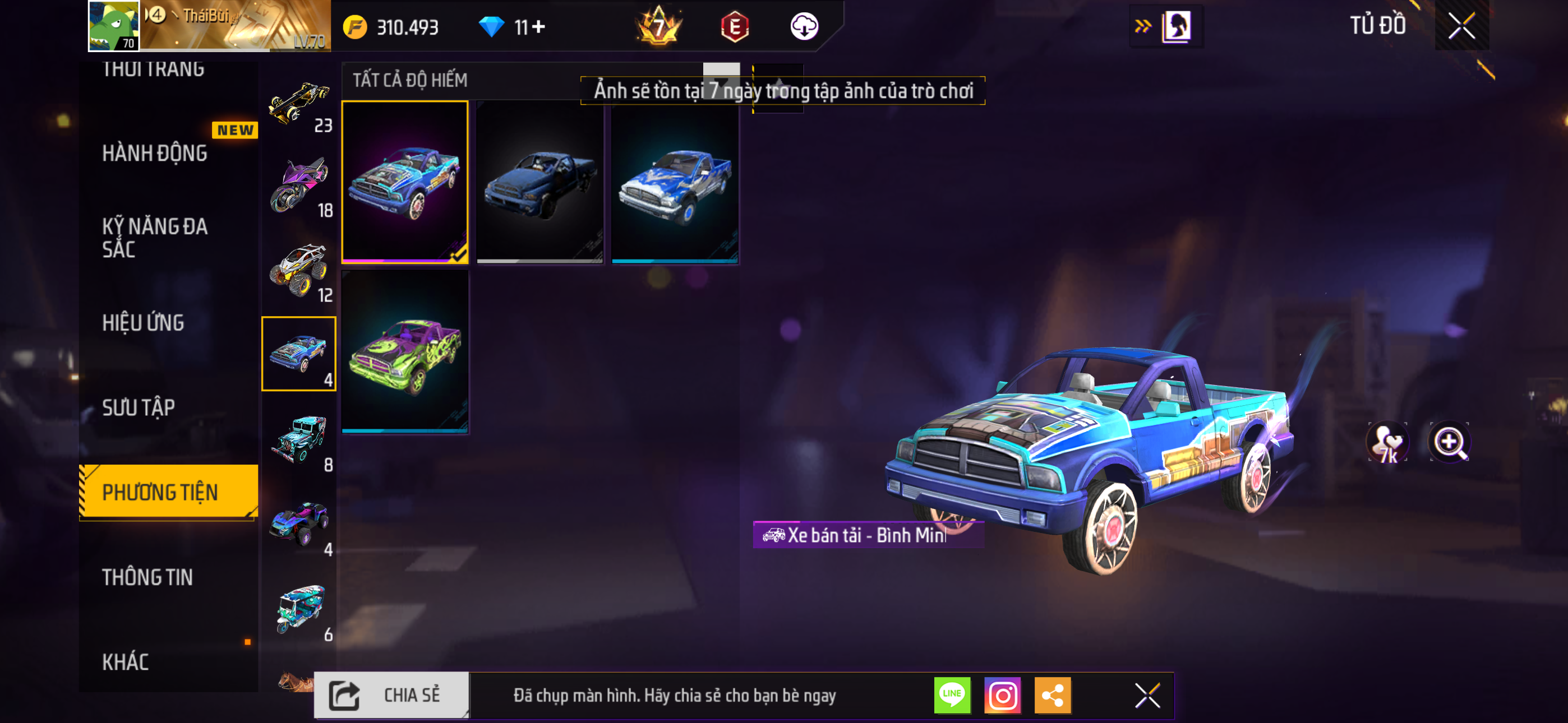
Task: Click the CHIA SẺ share button
Action: [x=392, y=695]
